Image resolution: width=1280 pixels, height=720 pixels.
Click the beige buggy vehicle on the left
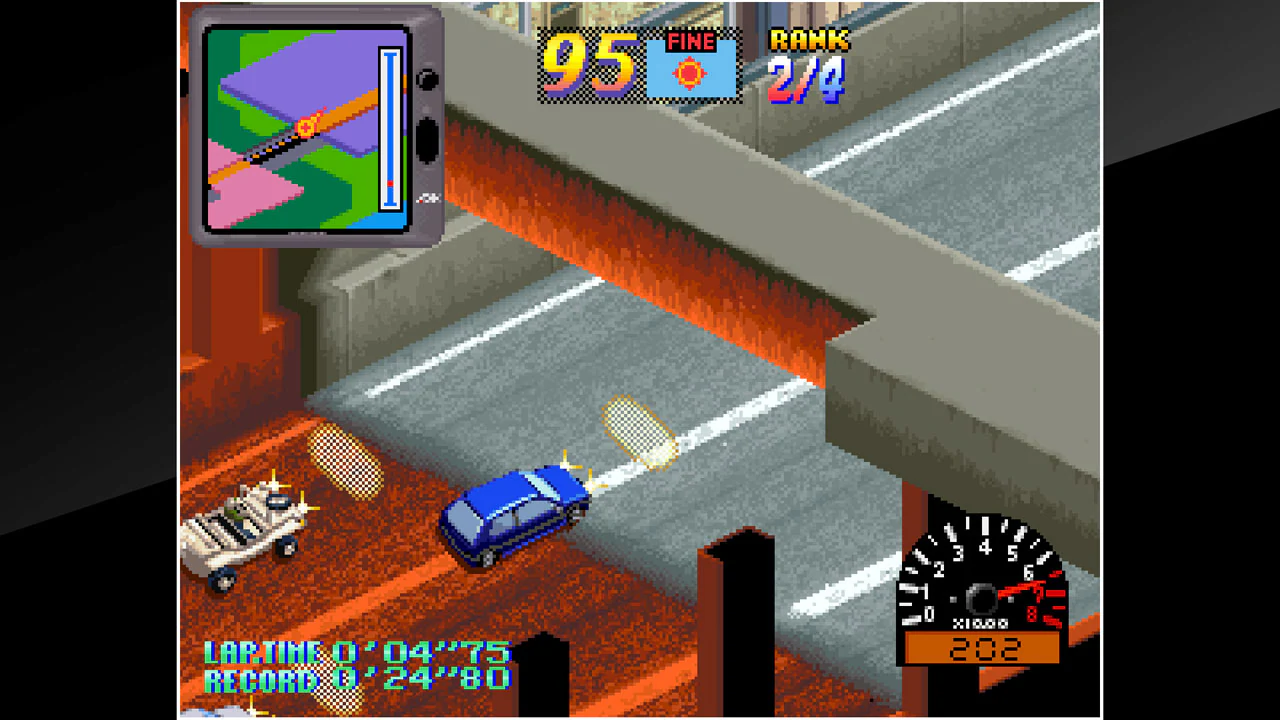coord(240,530)
